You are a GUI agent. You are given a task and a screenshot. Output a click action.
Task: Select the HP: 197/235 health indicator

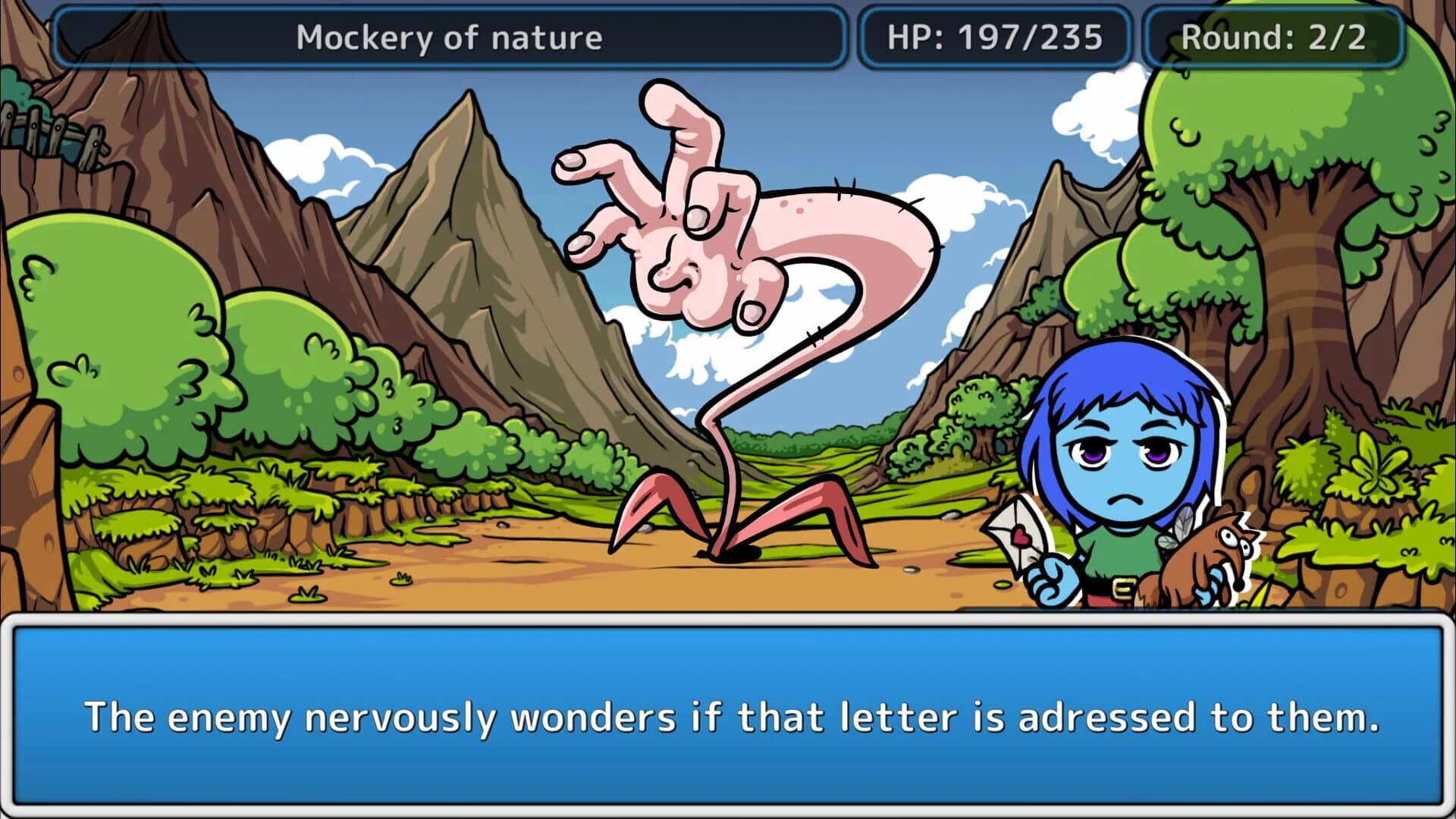996,35
